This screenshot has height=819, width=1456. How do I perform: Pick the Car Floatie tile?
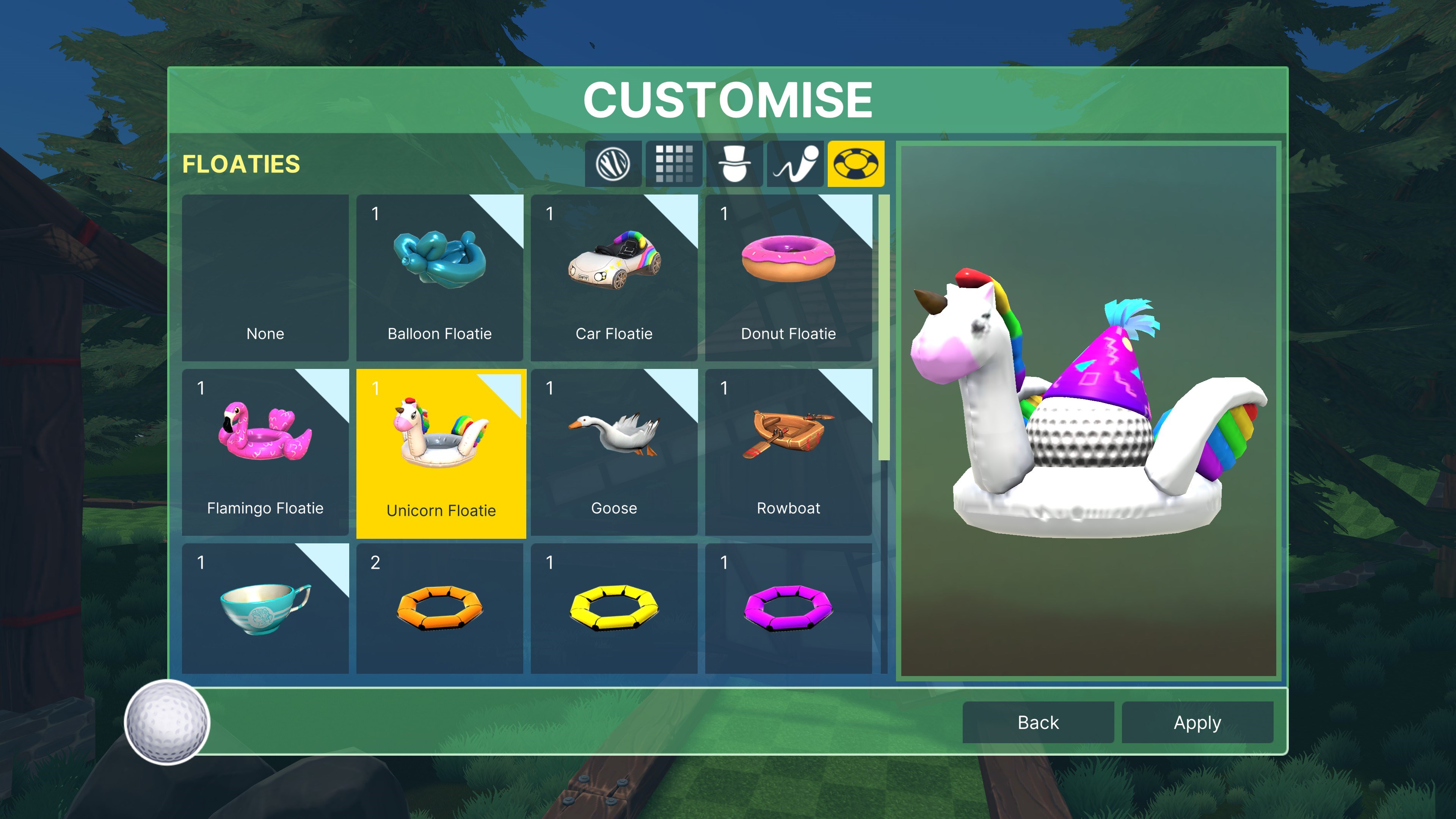tap(614, 278)
